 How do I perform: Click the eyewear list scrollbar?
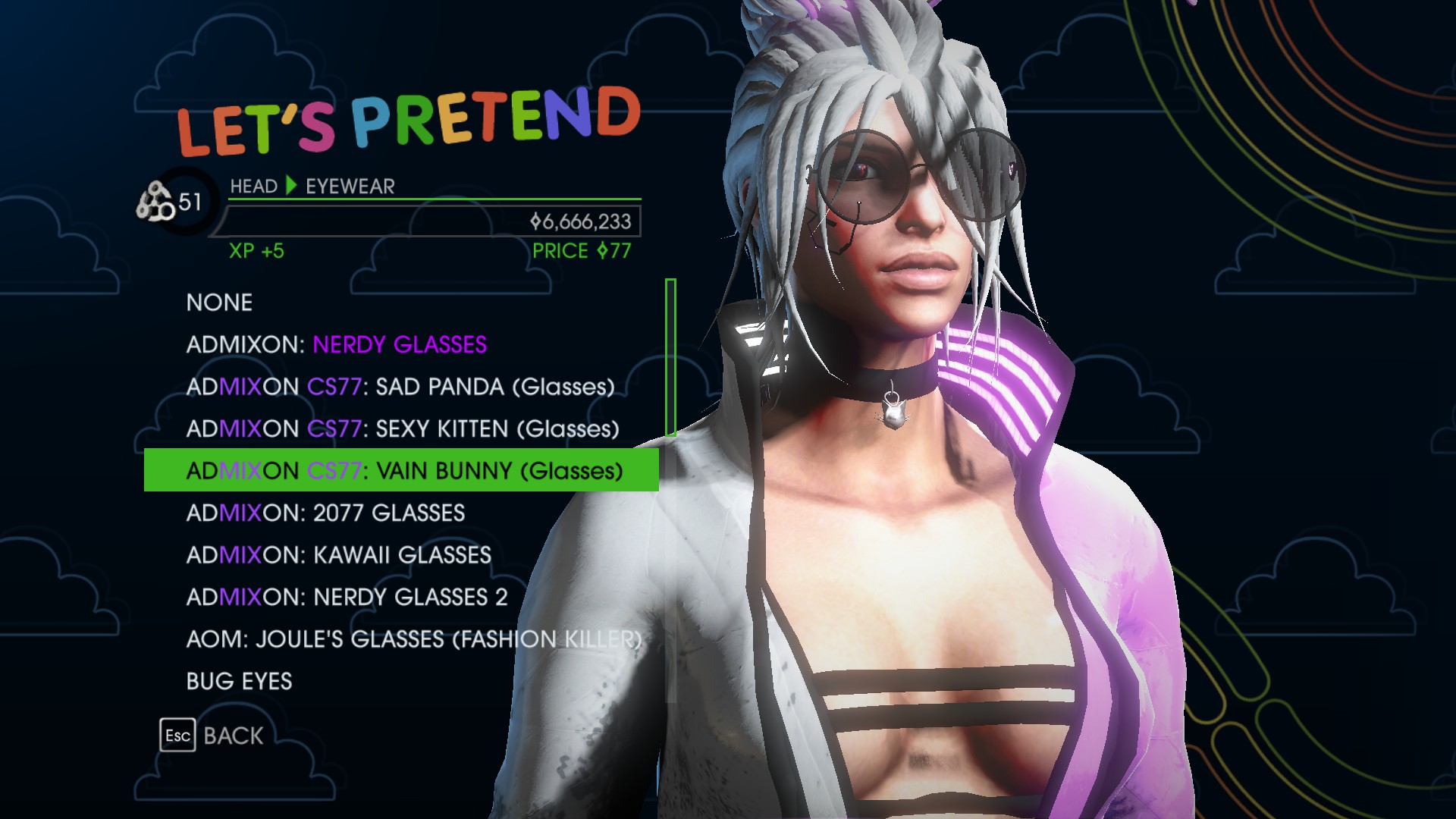(x=670, y=357)
